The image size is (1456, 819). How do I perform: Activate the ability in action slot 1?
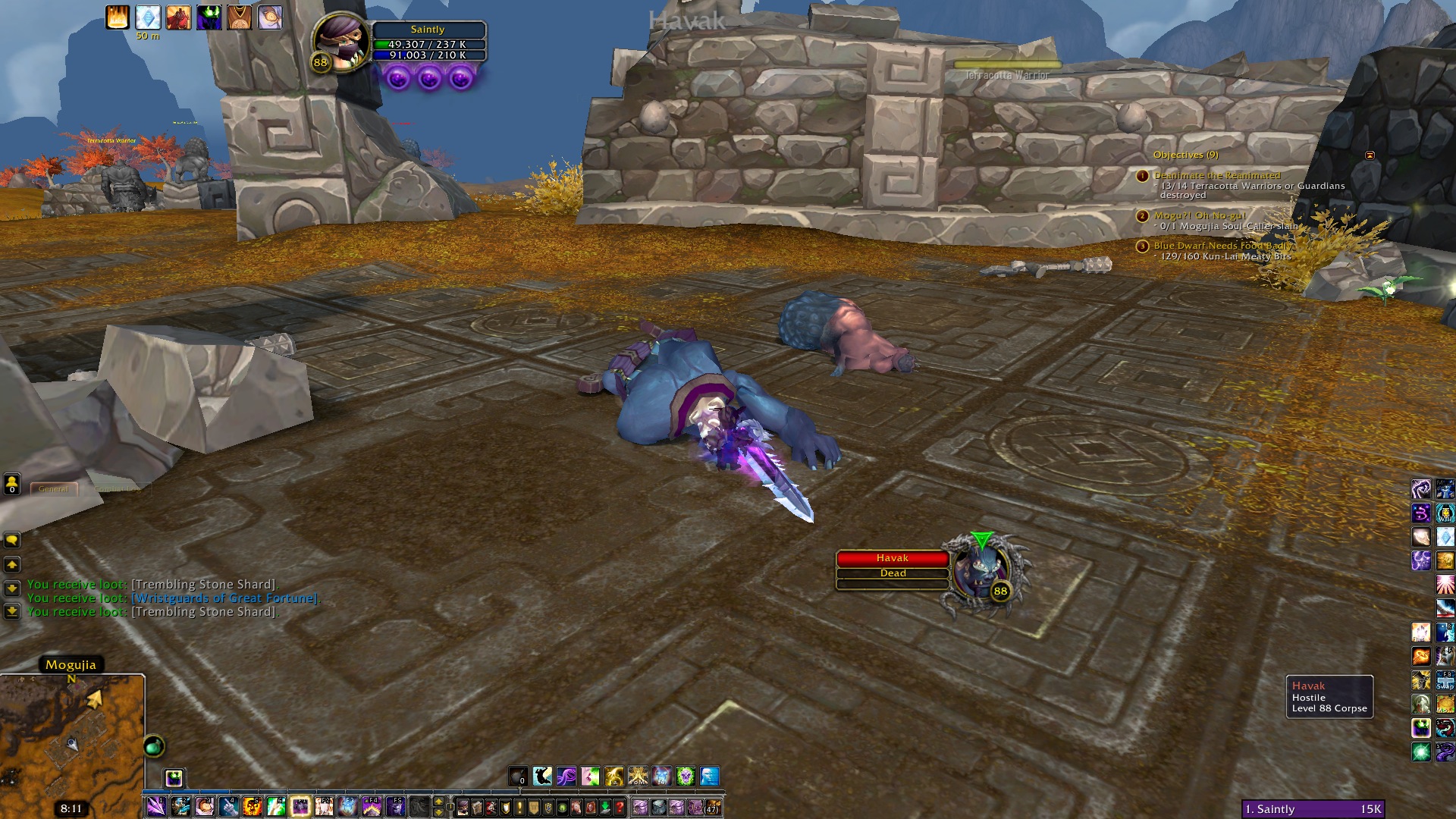click(x=156, y=806)
